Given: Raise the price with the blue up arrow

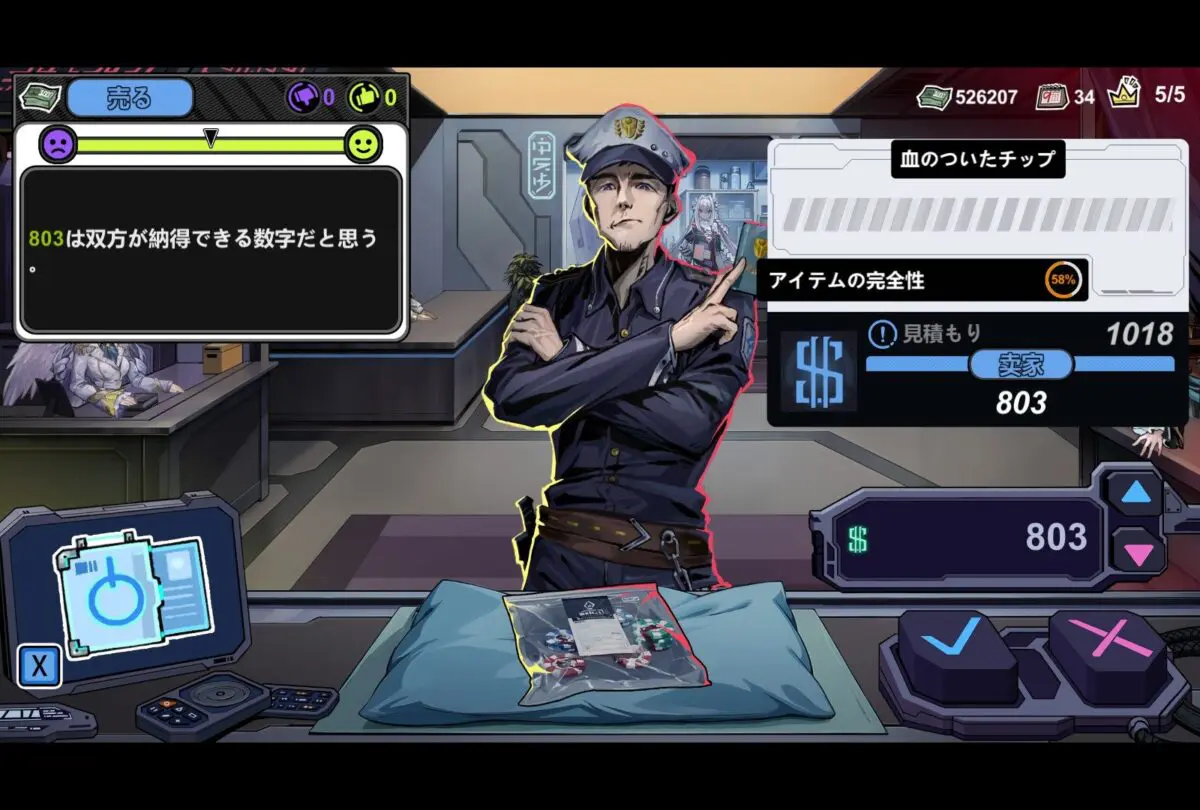Looking at the screenshot, I should click(1135, 492).
